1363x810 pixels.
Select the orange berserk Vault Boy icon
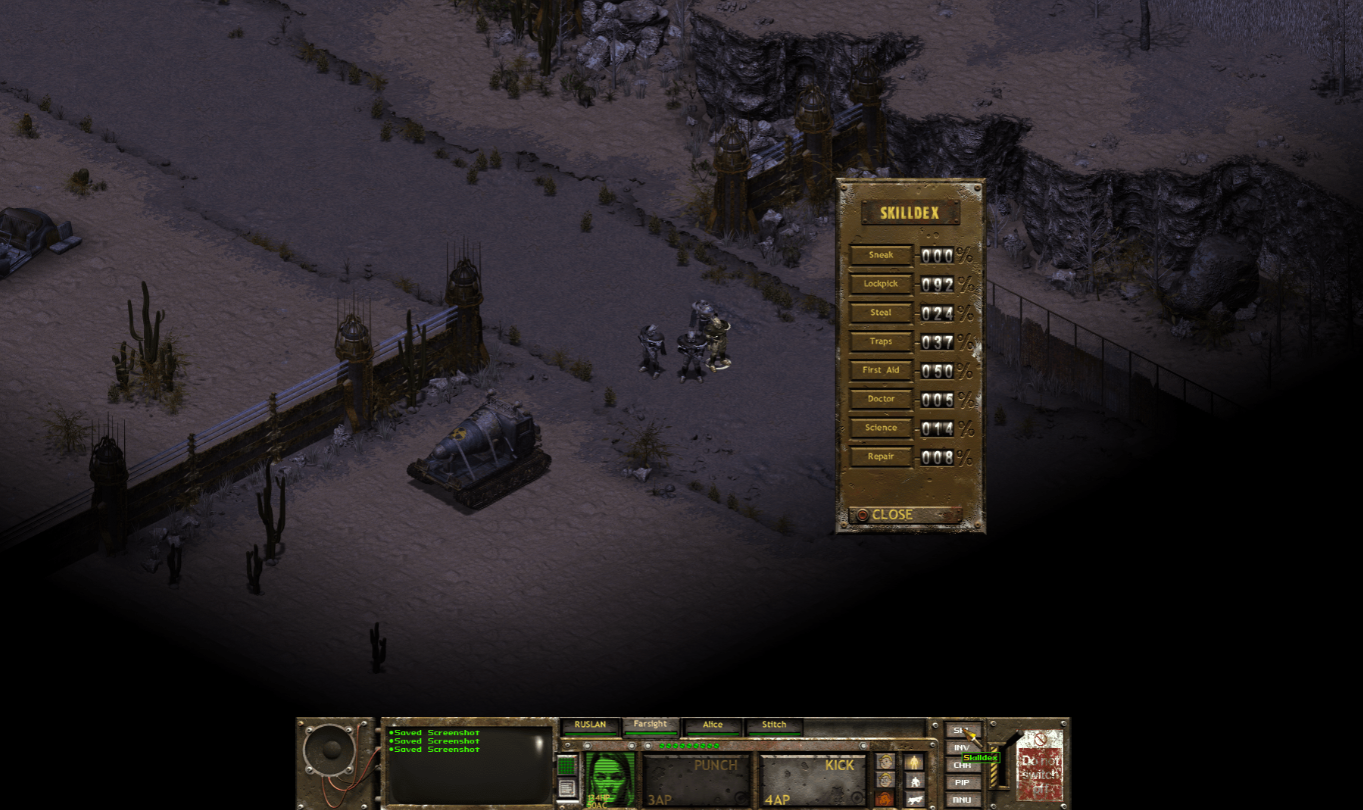885,798
